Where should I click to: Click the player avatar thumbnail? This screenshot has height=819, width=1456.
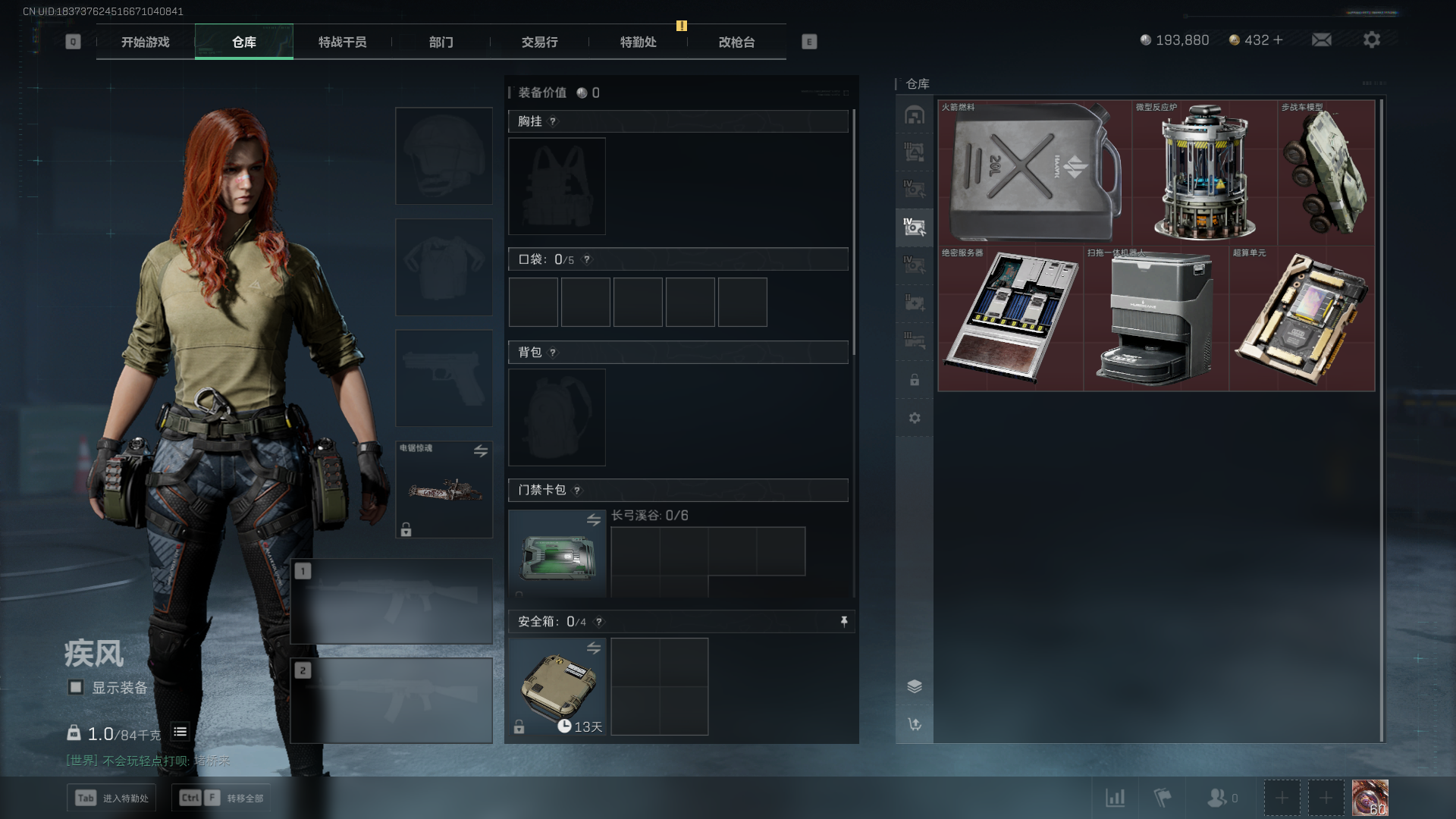(1370, 798)
